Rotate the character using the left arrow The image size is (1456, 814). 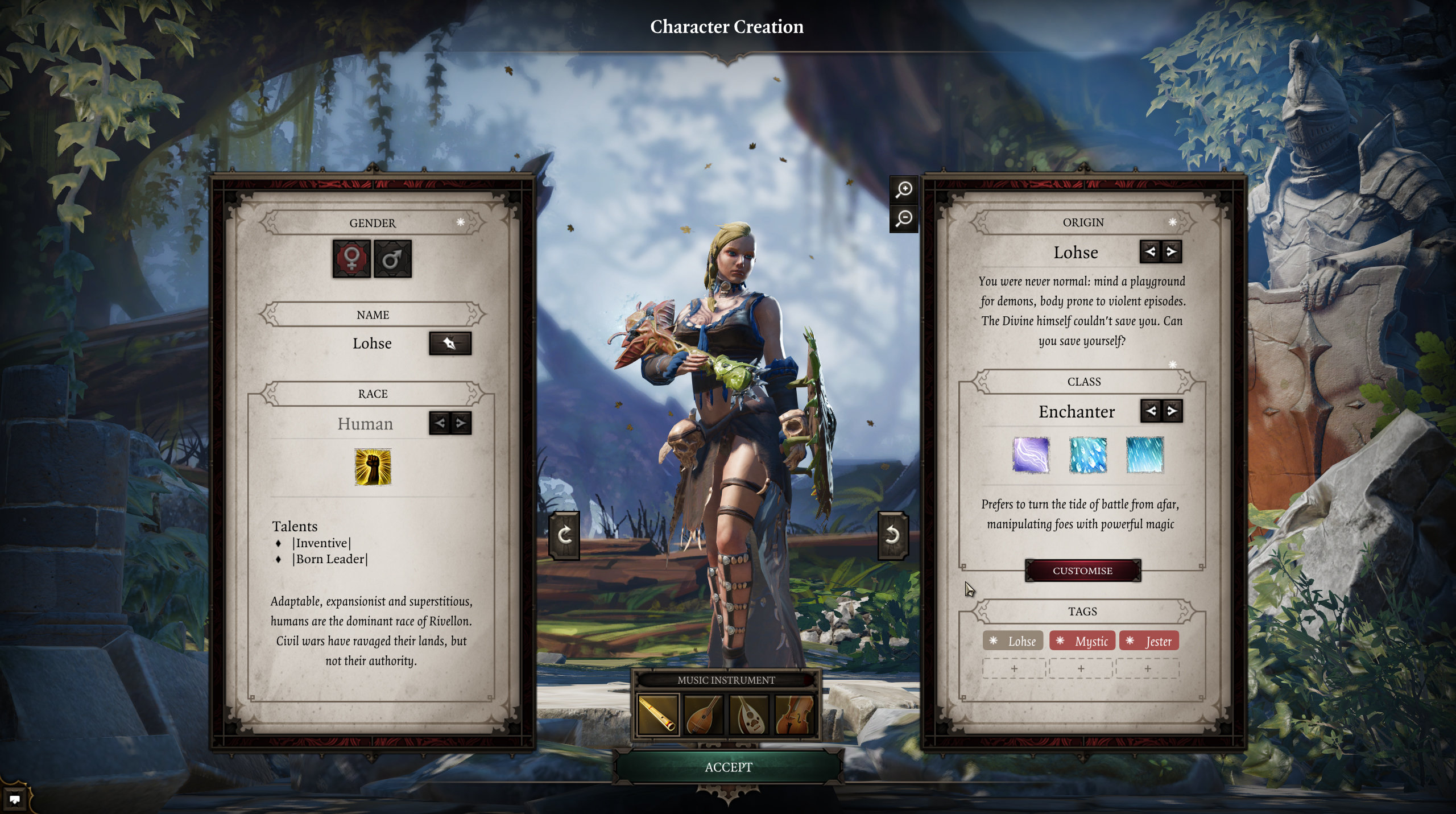tap(564, 535)
